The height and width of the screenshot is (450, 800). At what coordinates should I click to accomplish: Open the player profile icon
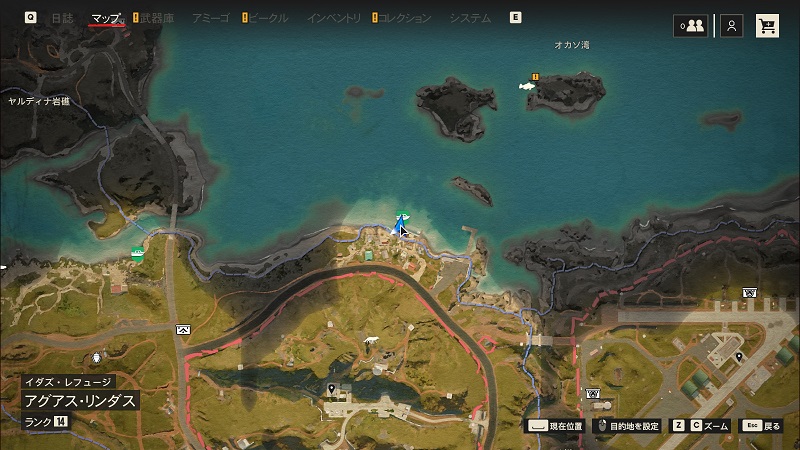coord(732,26)
